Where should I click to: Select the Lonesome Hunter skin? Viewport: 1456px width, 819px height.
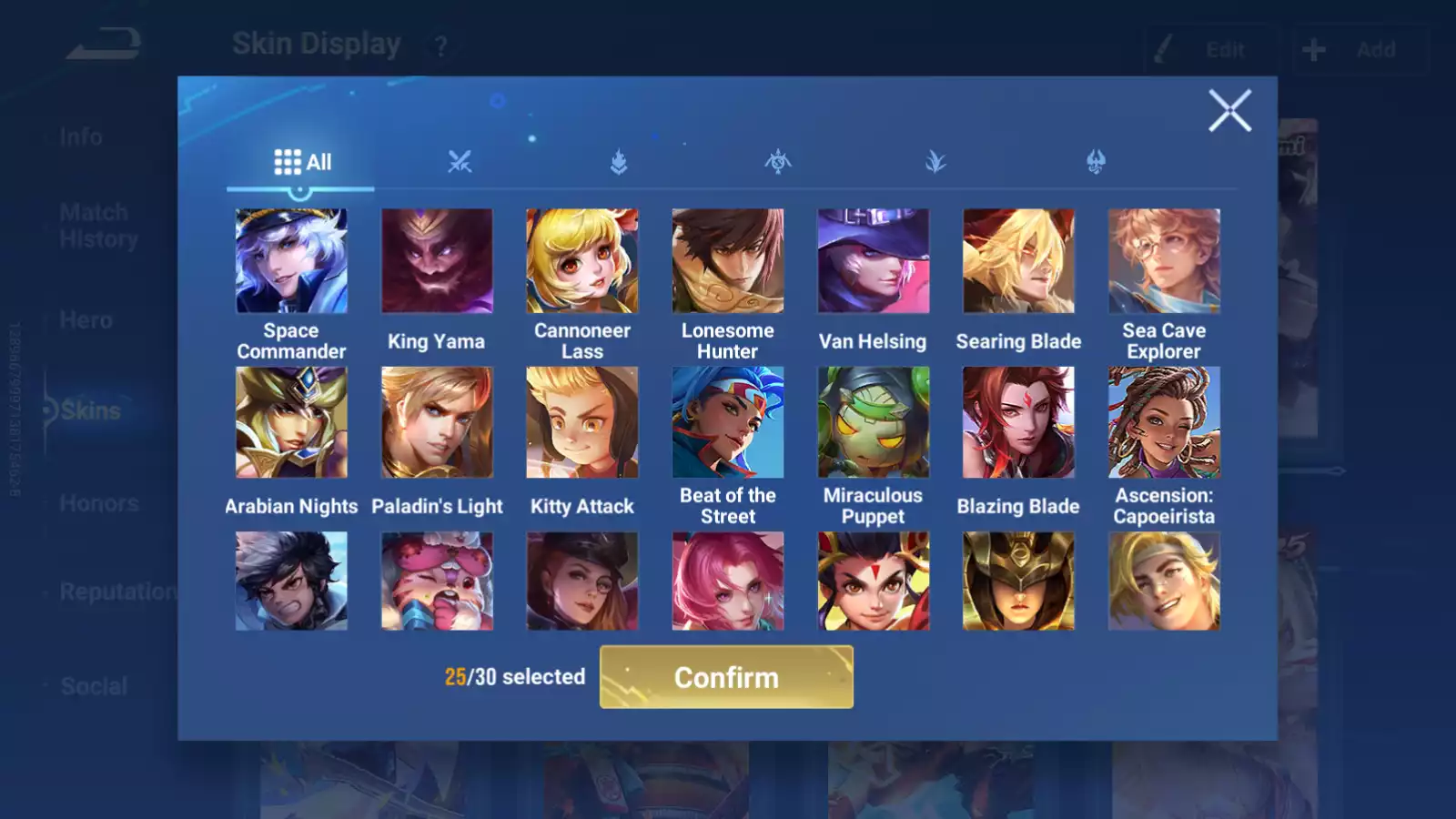coord(728,261)
